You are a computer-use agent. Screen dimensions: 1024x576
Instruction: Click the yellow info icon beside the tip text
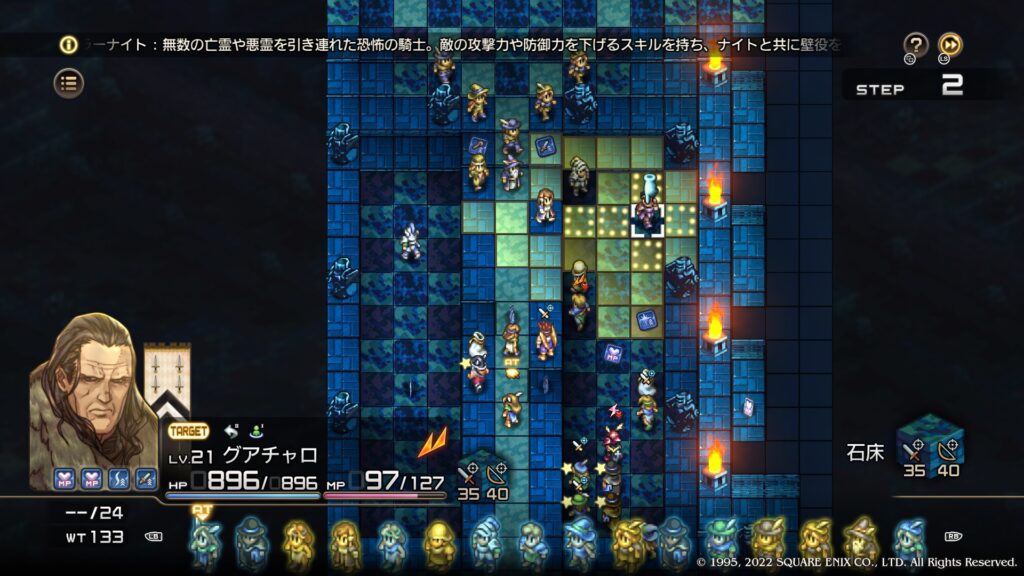[68, 45]
